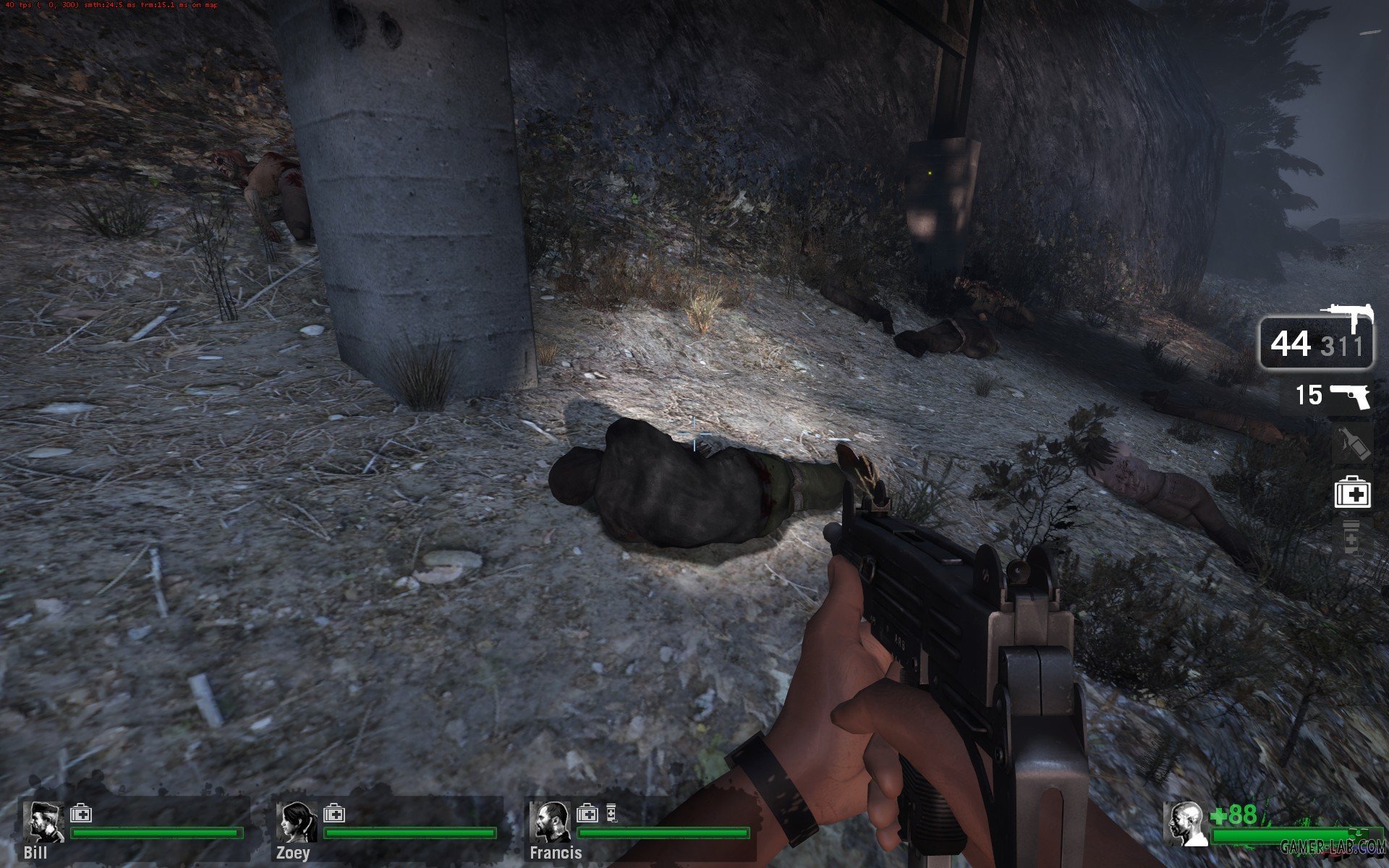Equip the first aid kit slot
This screenshot has width=1389, height=868.
pos(1351,494)
